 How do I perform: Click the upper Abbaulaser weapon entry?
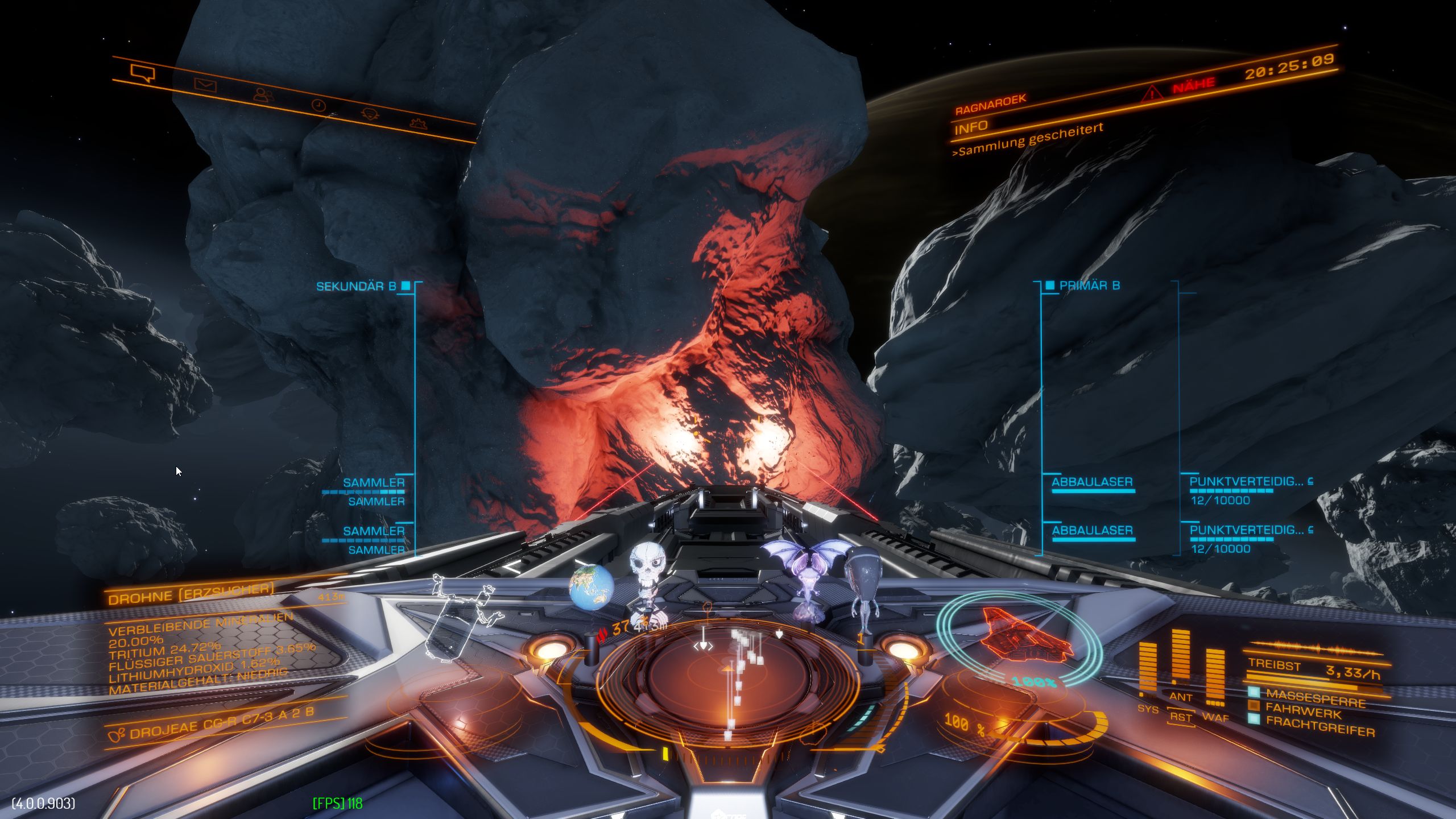pyautogui.click(x=1092, y=482)
